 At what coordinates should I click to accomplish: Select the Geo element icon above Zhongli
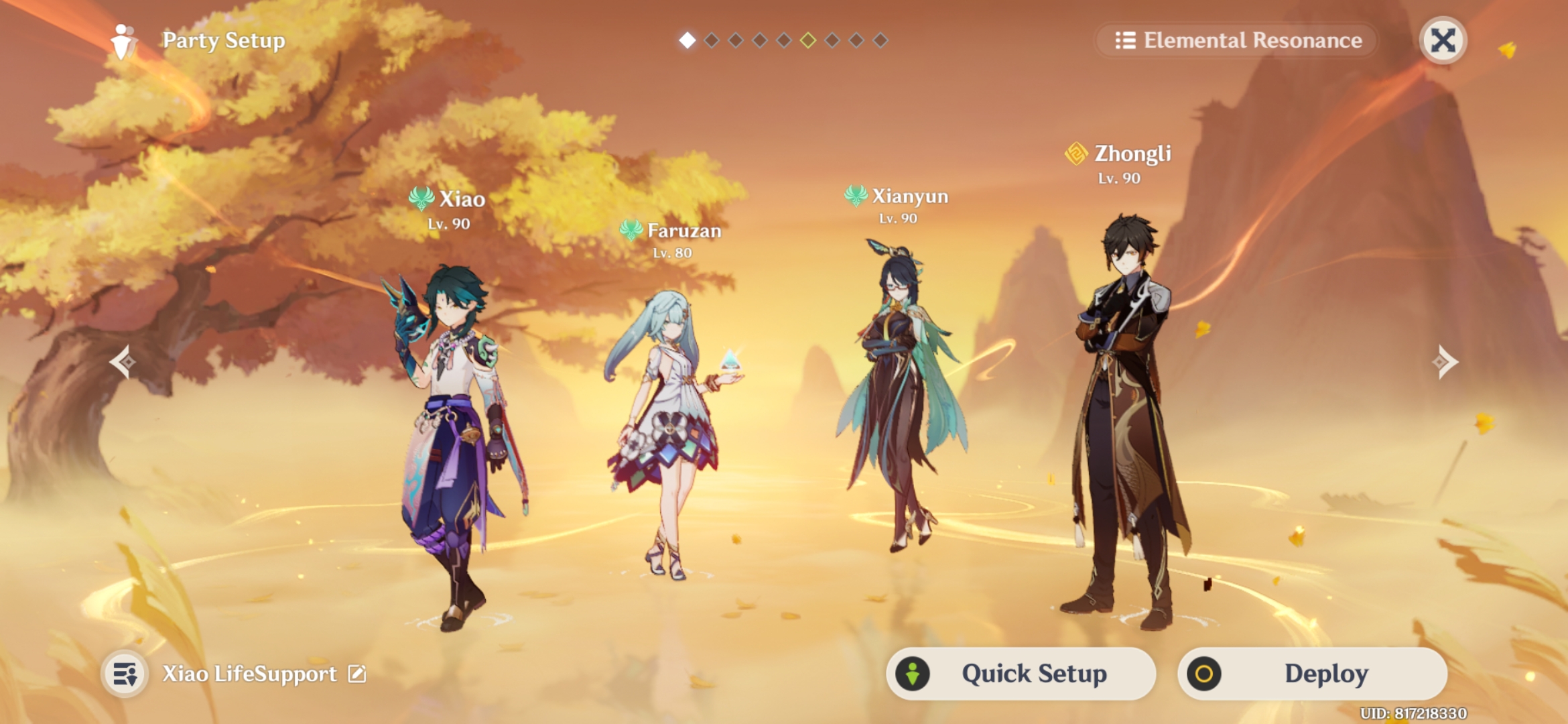(1077, 154)
